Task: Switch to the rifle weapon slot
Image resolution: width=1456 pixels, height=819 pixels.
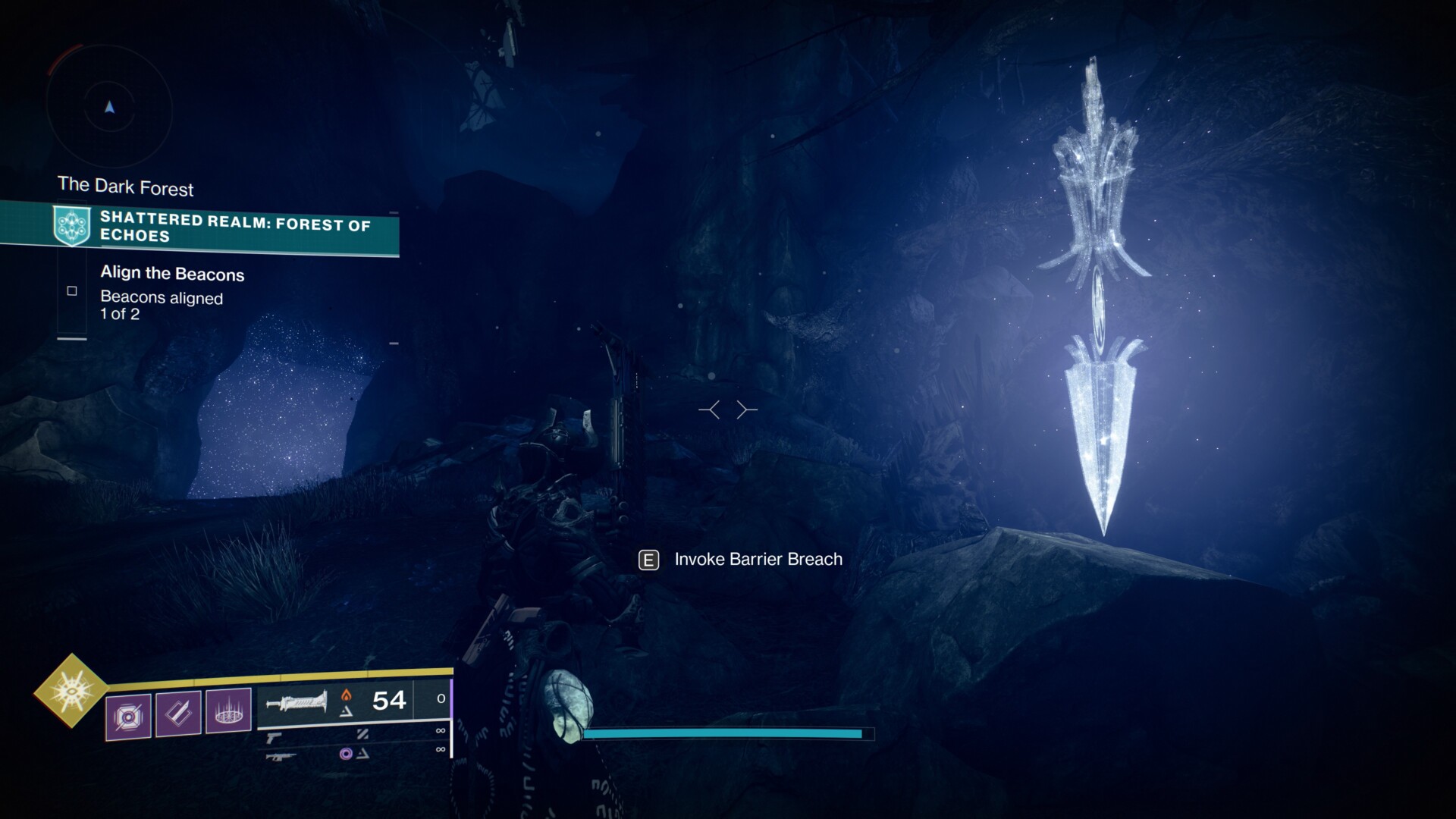Action: coord(281,756)
